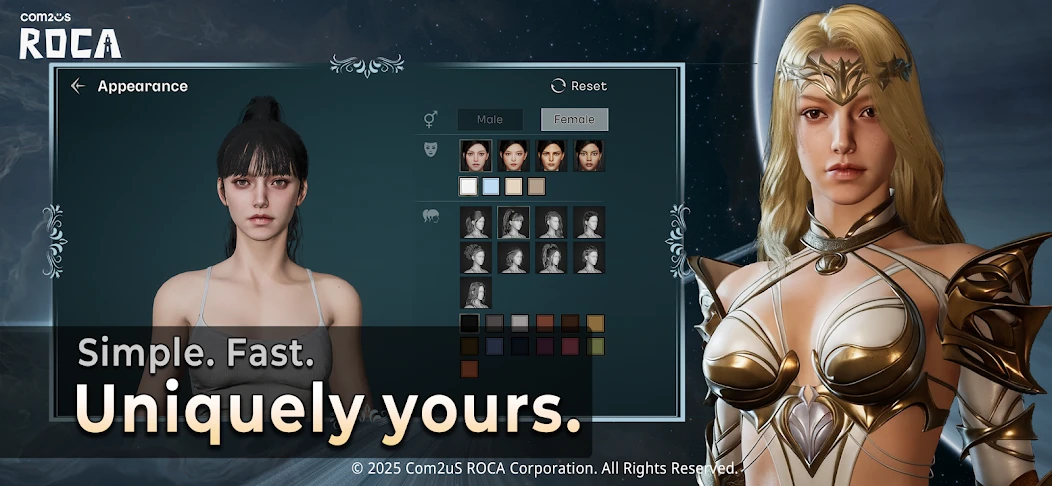Pick the orange hair color swatch in the last row
This screenshot has width=1052, height=486.
click(x=468, y=369)
